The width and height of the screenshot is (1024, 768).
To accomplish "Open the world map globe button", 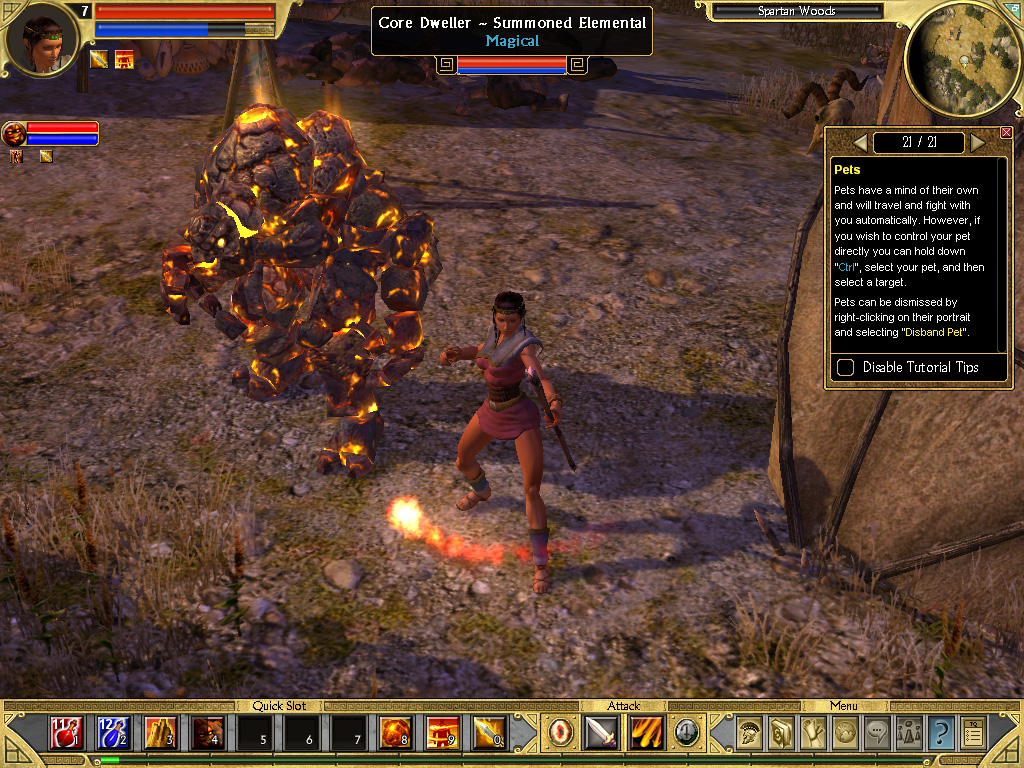I will (845, 733).
